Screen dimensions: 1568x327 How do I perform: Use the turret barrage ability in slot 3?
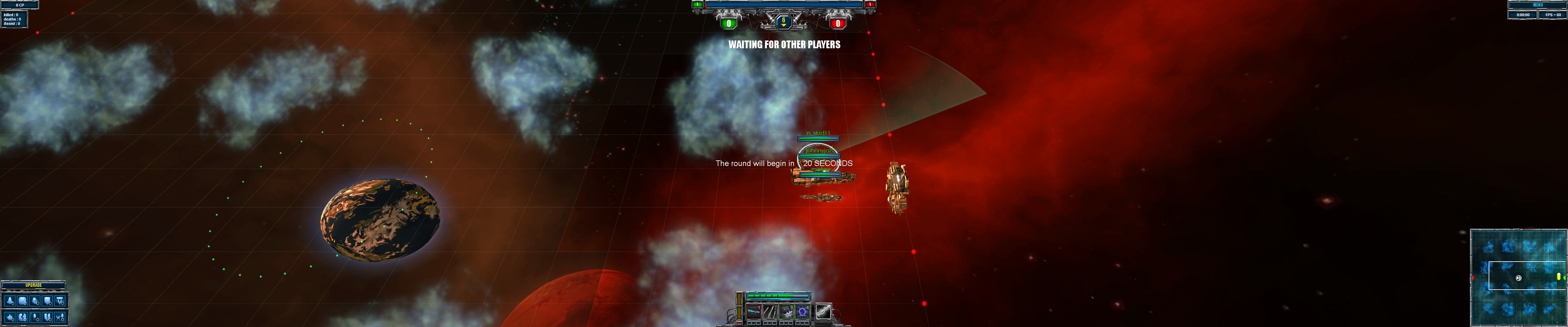[786, 312]
